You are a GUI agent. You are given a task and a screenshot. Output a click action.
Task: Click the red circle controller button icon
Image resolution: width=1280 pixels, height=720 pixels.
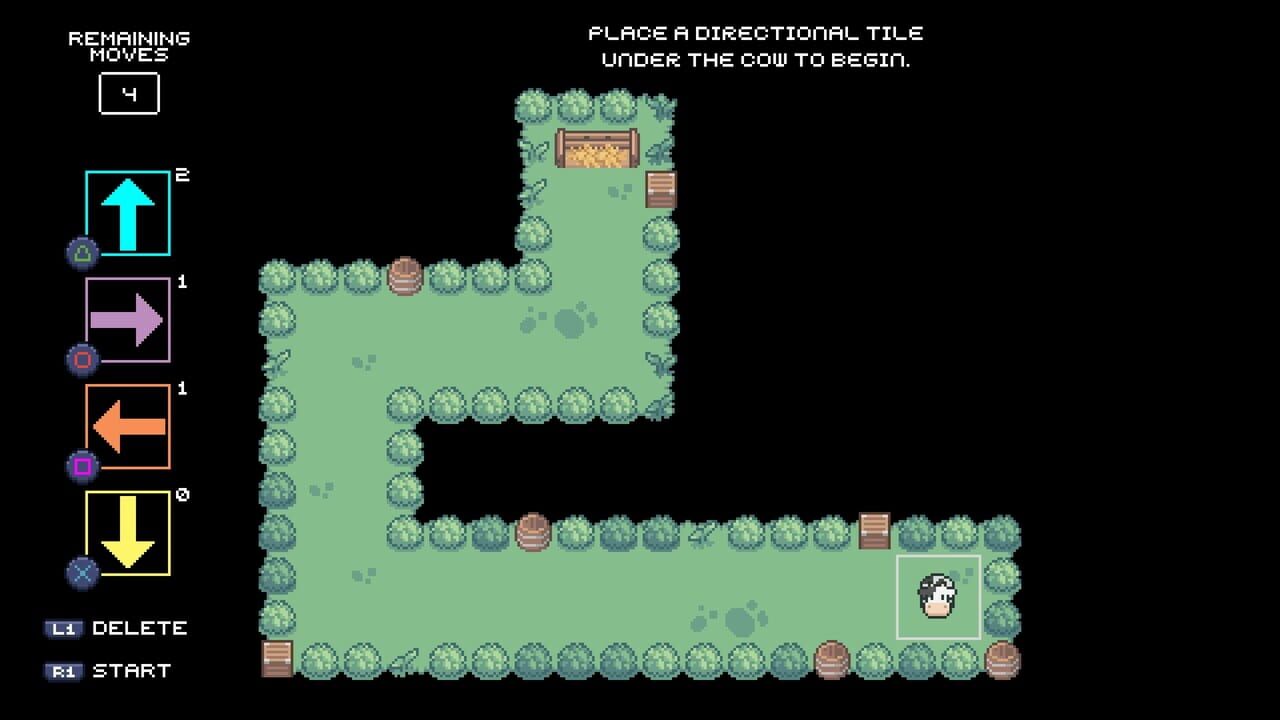84,358
